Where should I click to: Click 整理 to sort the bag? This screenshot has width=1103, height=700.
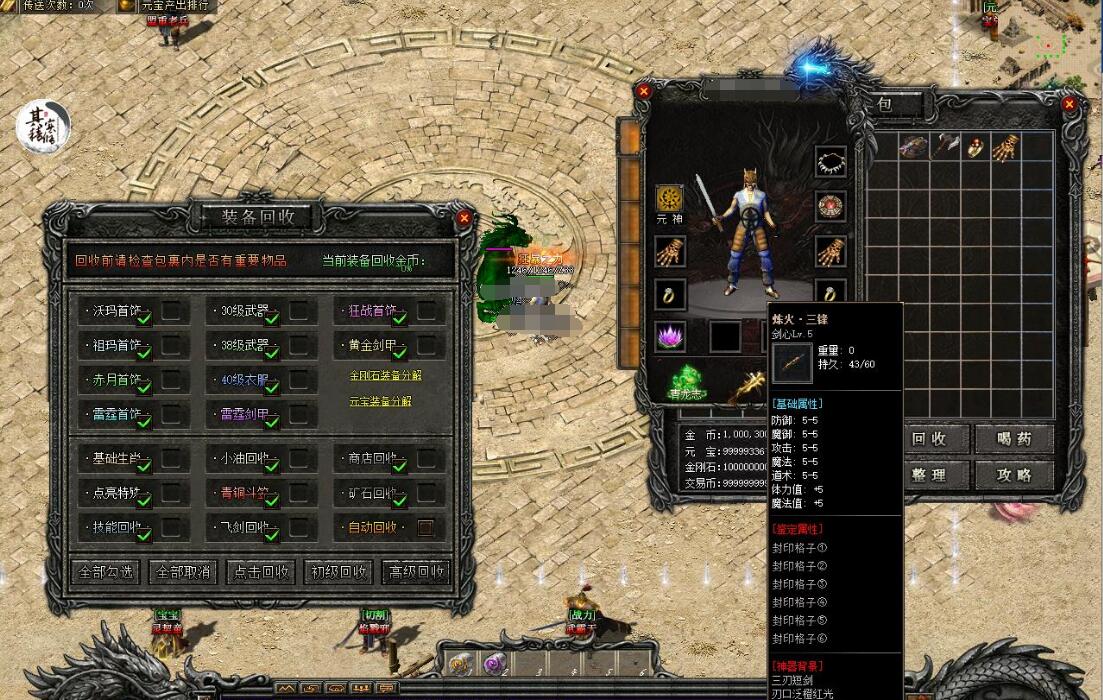click(930, 475)
